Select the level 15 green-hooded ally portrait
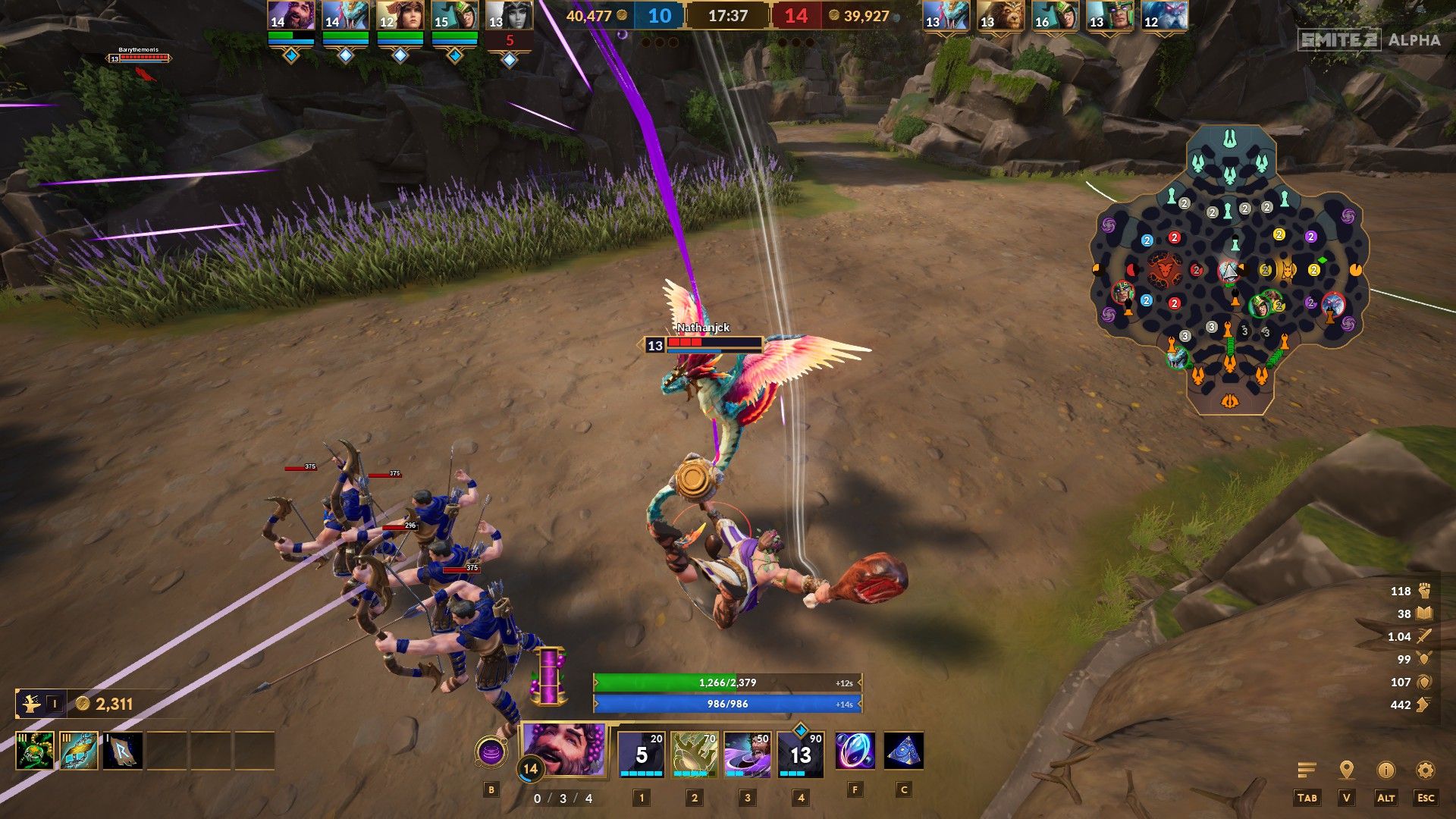This screenshot has height=819, width=1456. tap(454, 16)
